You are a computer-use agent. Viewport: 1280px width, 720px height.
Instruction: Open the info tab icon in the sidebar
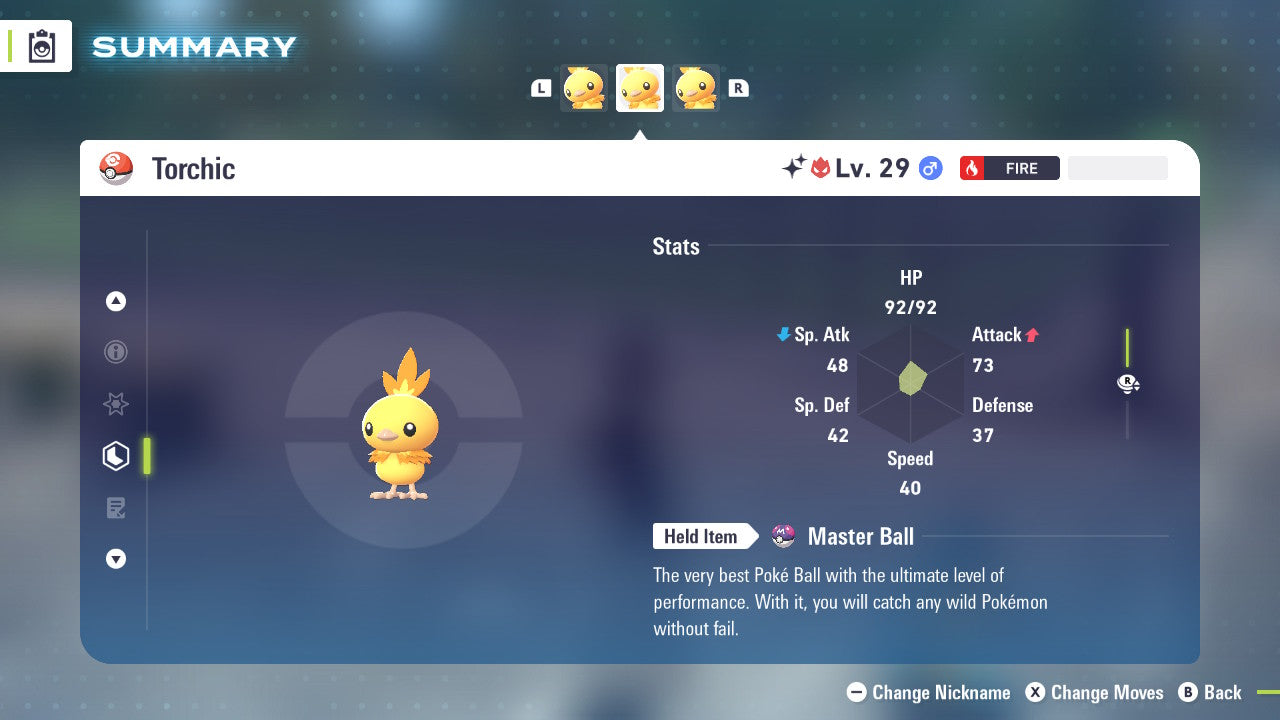pos(116,352)
